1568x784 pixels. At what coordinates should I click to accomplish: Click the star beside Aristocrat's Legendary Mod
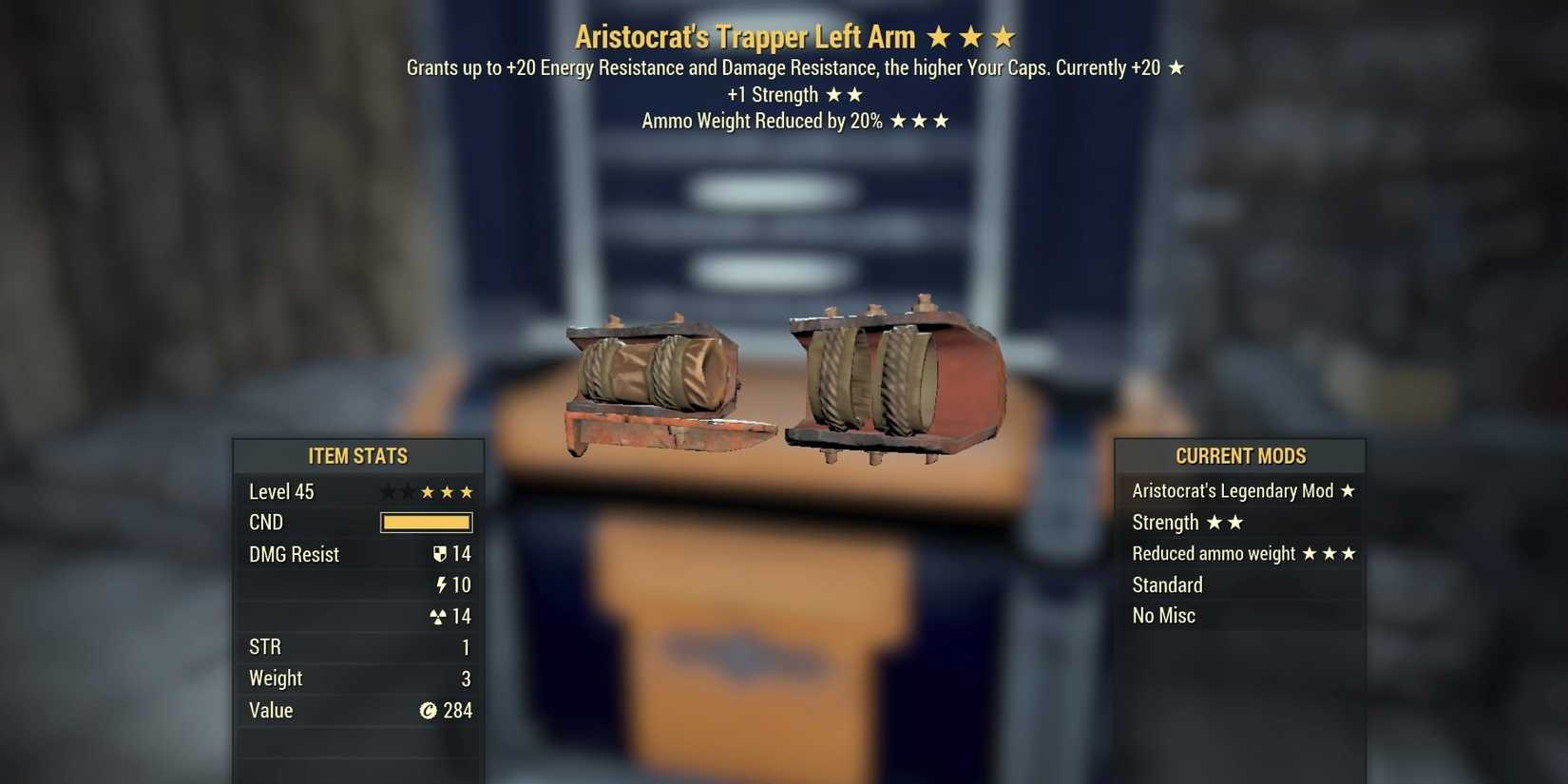click(1348, 490)
